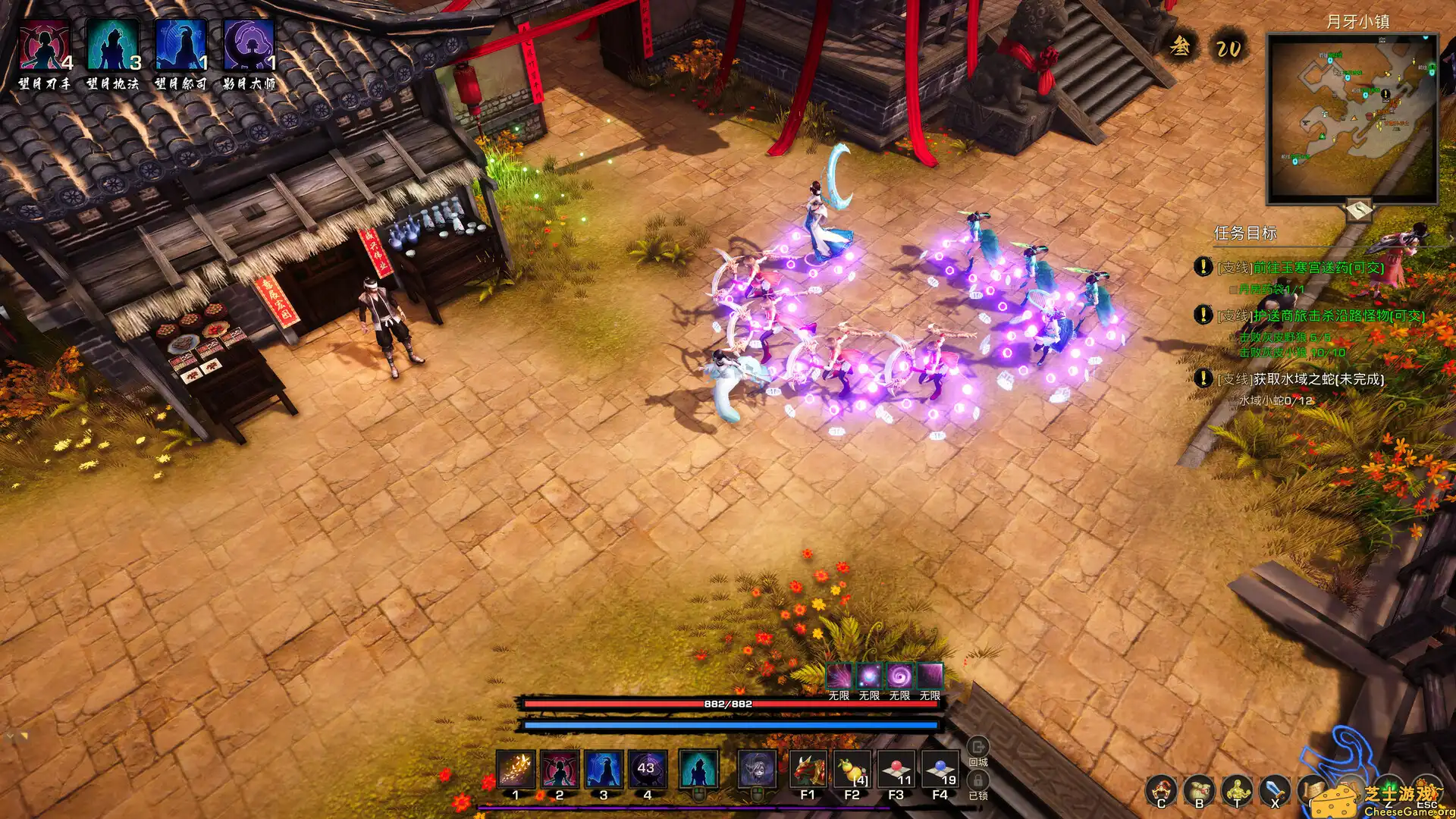Open equipment using the X sword icon
The height and width of the screenshot is (819, 1456).
tap(1276, 791)
